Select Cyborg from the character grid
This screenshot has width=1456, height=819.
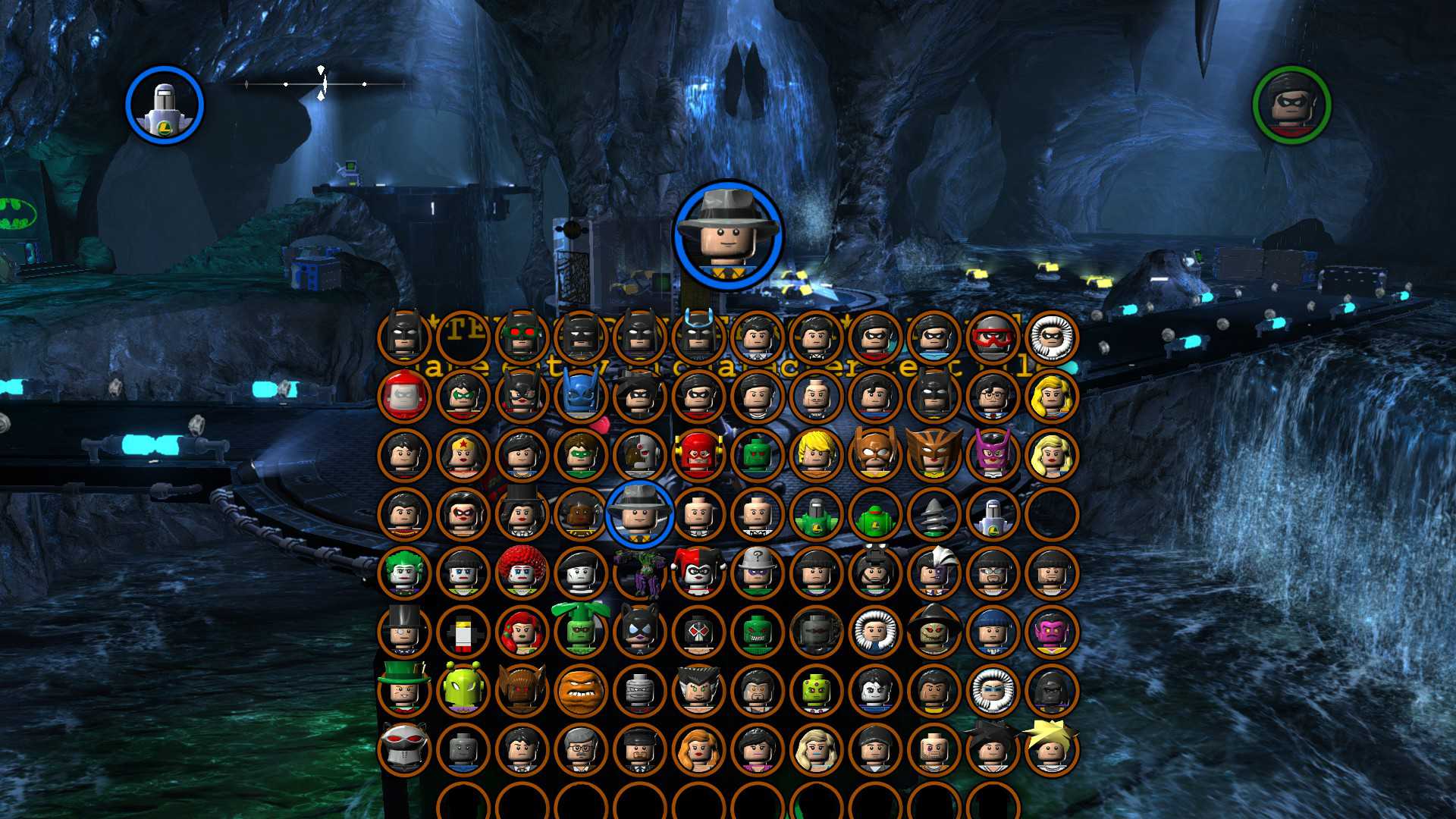(639, 455)
